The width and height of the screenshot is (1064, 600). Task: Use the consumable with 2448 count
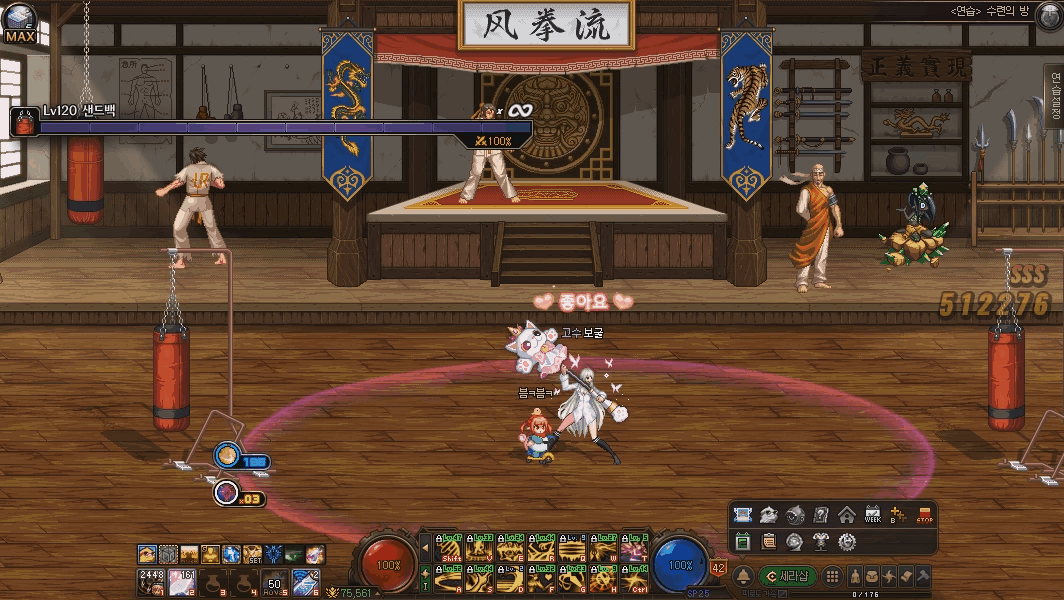pos(151,581)
